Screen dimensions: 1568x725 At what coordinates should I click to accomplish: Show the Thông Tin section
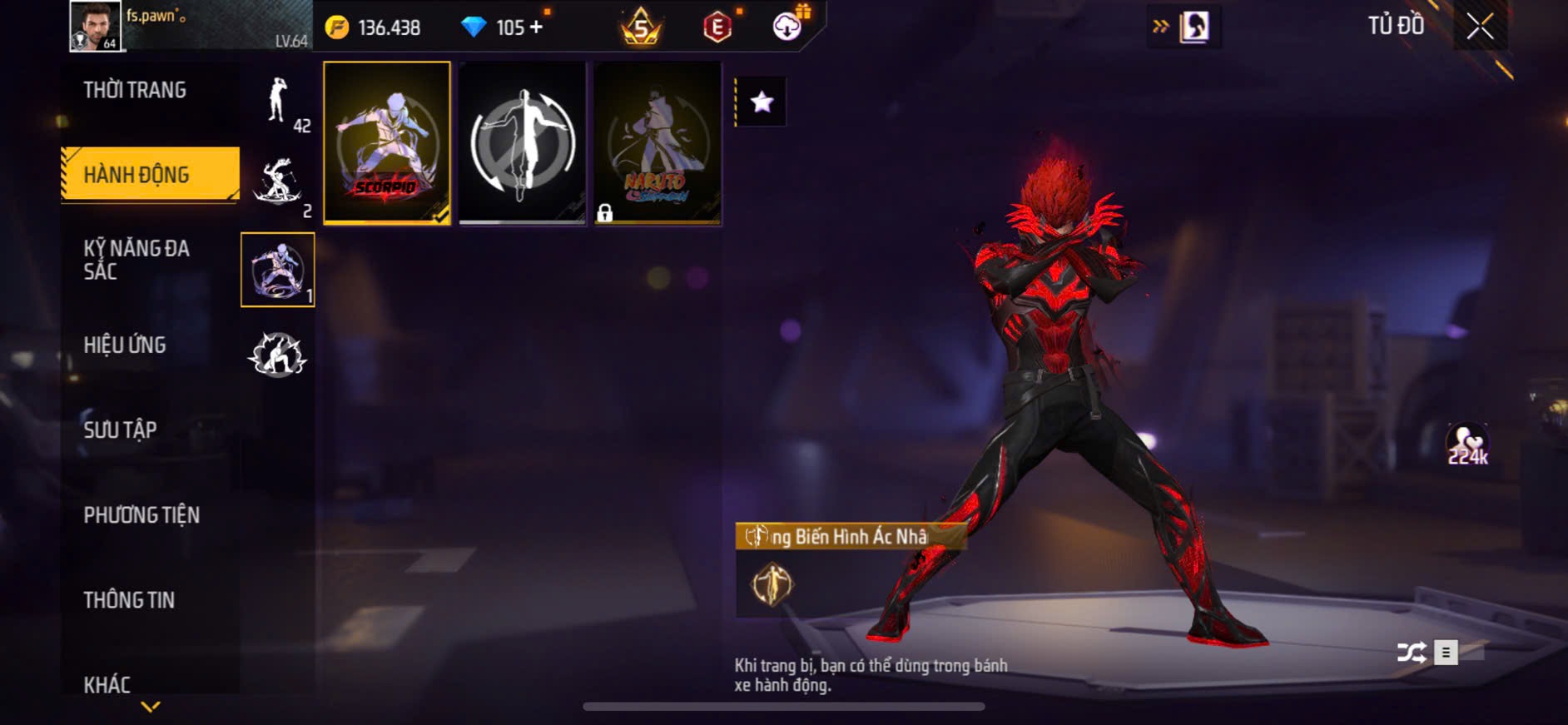(x=129, y=600)
